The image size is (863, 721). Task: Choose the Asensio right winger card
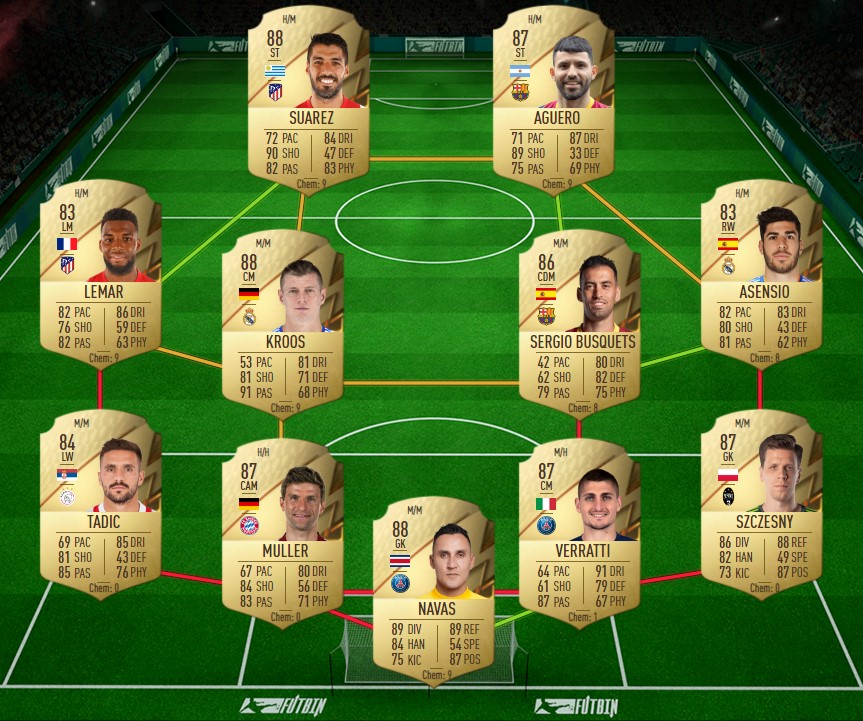[760, 273]
